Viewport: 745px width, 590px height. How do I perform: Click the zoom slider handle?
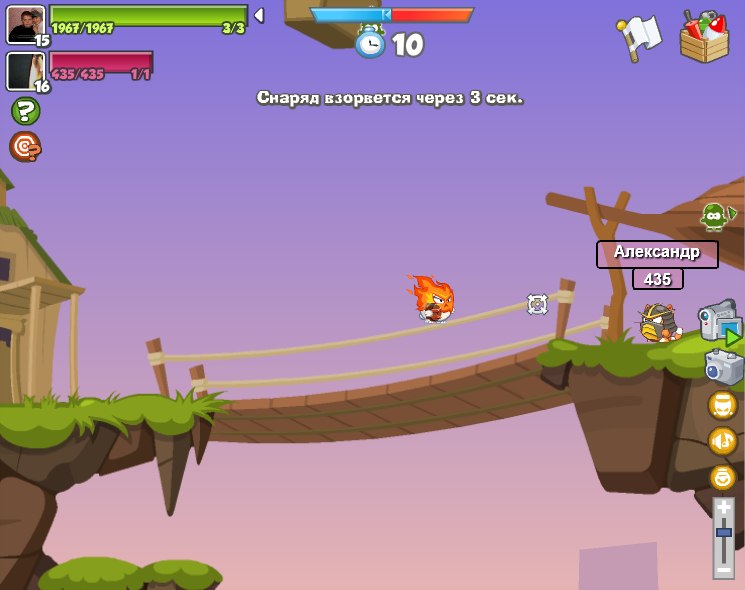click(723, 534)
